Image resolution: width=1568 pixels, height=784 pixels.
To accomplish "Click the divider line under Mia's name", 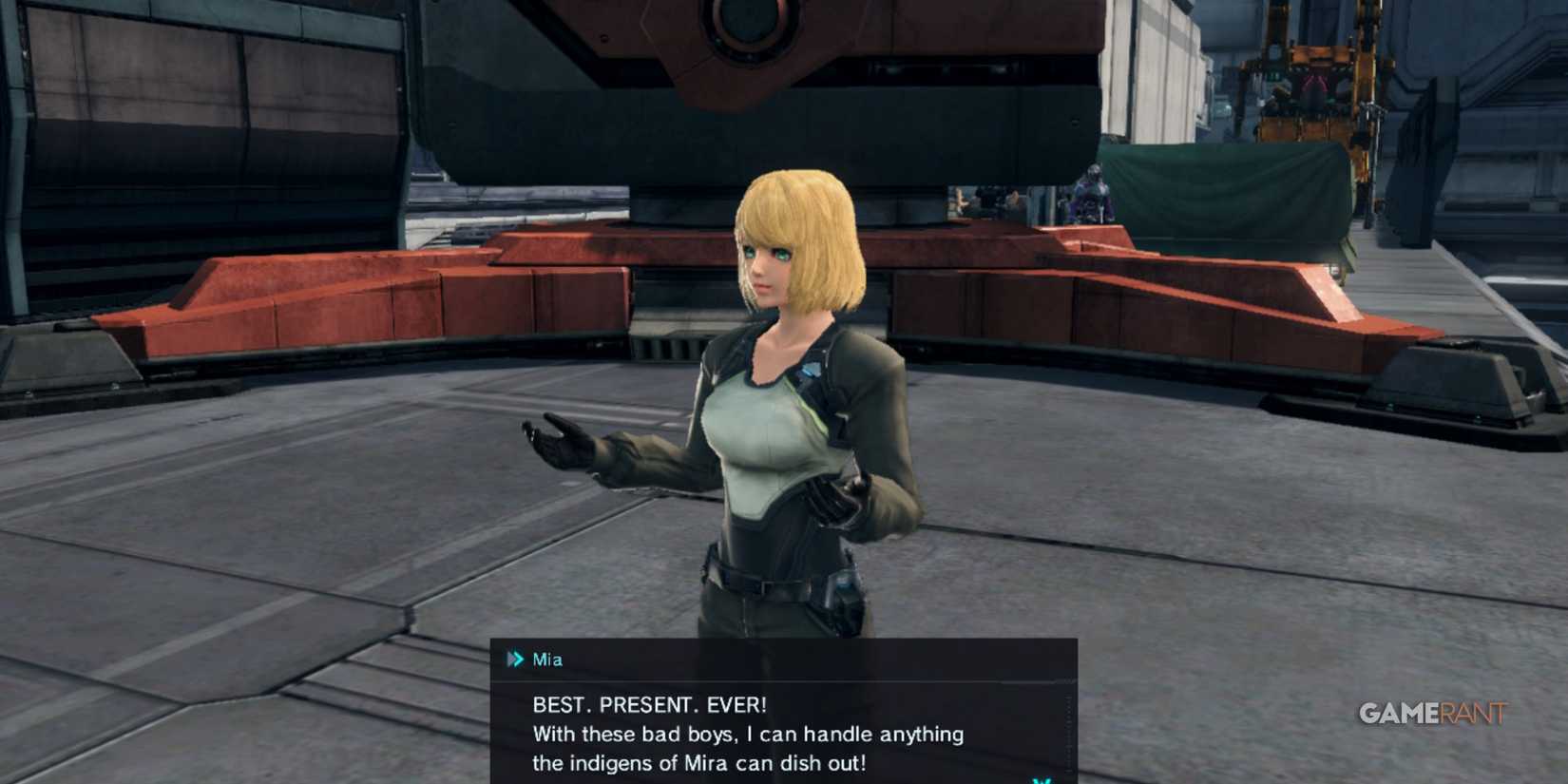I will [x=779, y=681].
